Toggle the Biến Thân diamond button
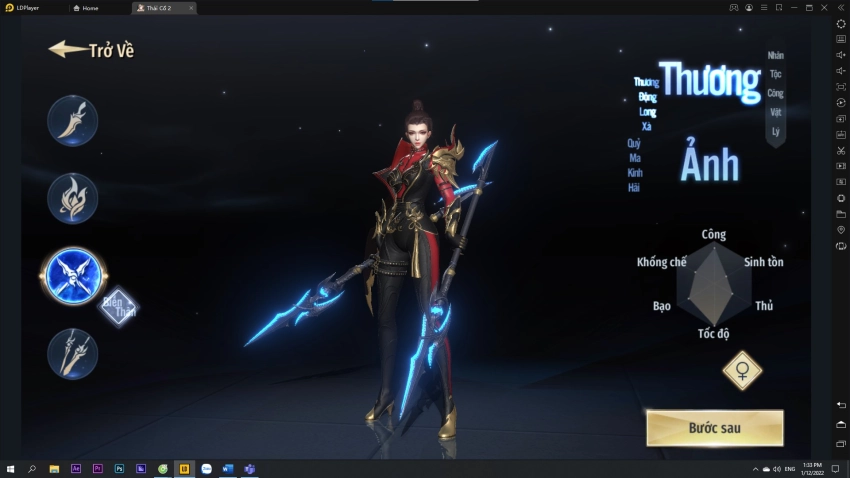This screenshot has width=850, height=478. pos(119,306)
